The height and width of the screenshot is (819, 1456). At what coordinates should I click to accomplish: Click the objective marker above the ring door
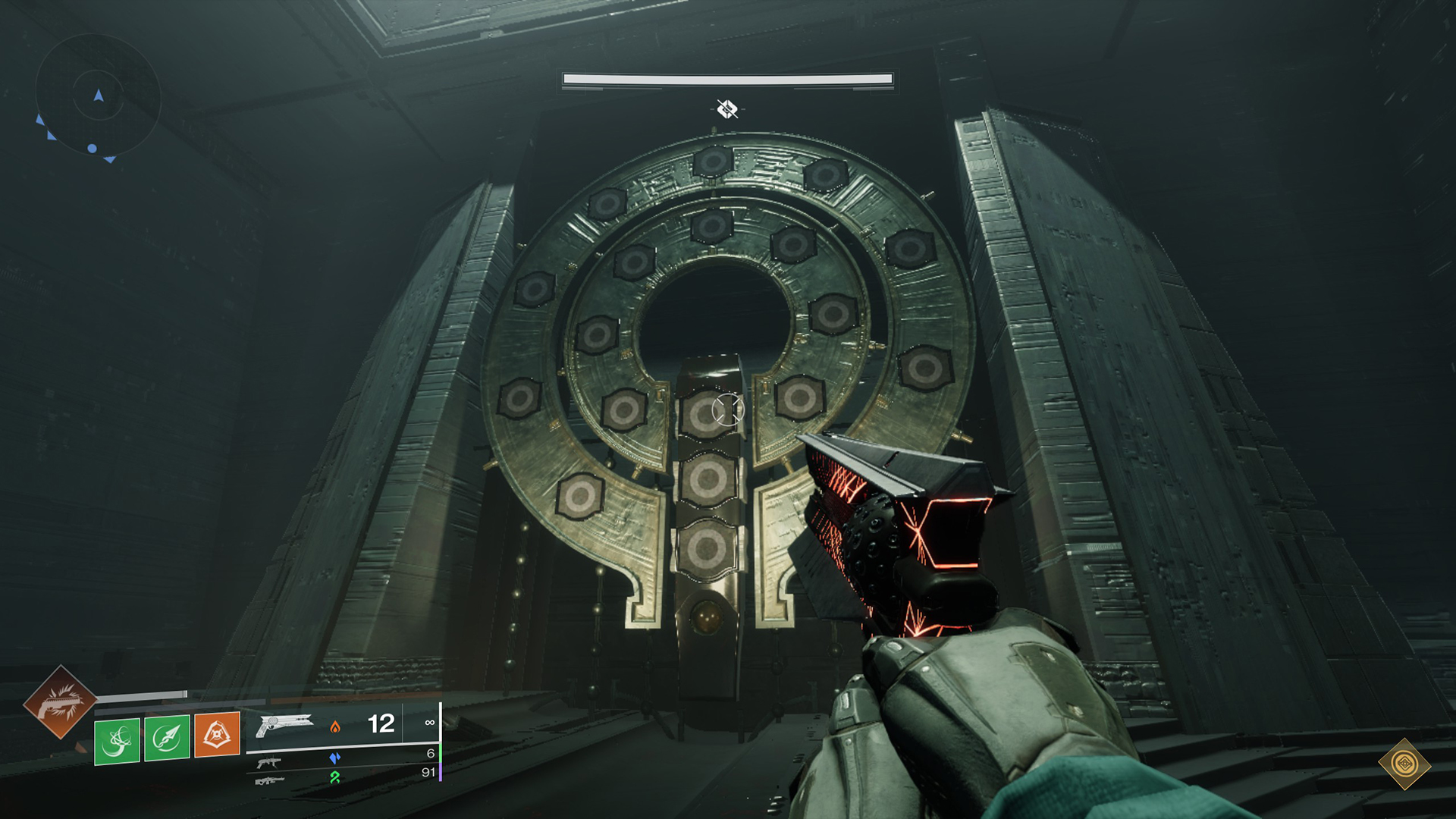[727, 109]
